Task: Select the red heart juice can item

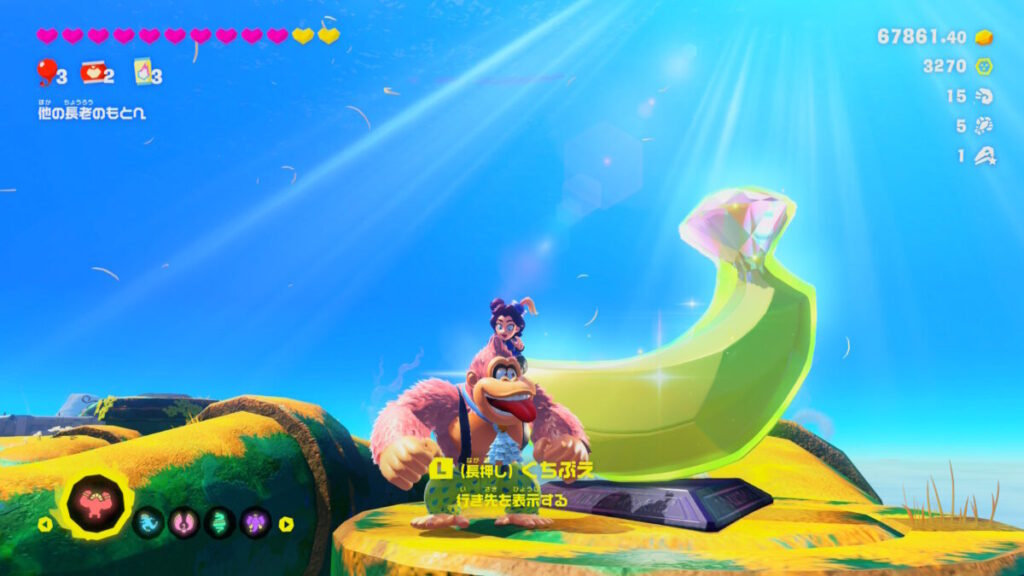Action: pyautogui.click(x=93, y=72)
